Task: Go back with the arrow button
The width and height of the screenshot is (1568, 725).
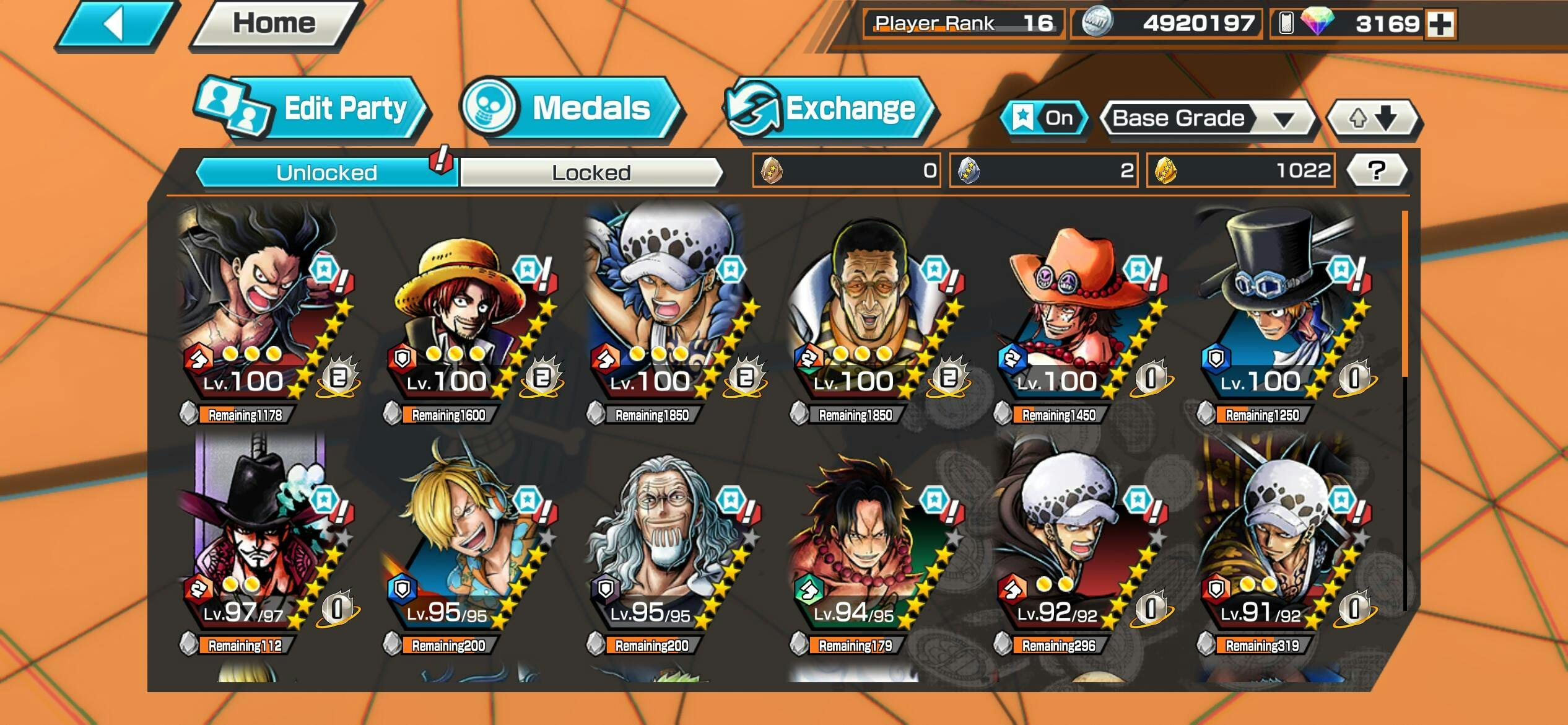Action: [116, 25]
